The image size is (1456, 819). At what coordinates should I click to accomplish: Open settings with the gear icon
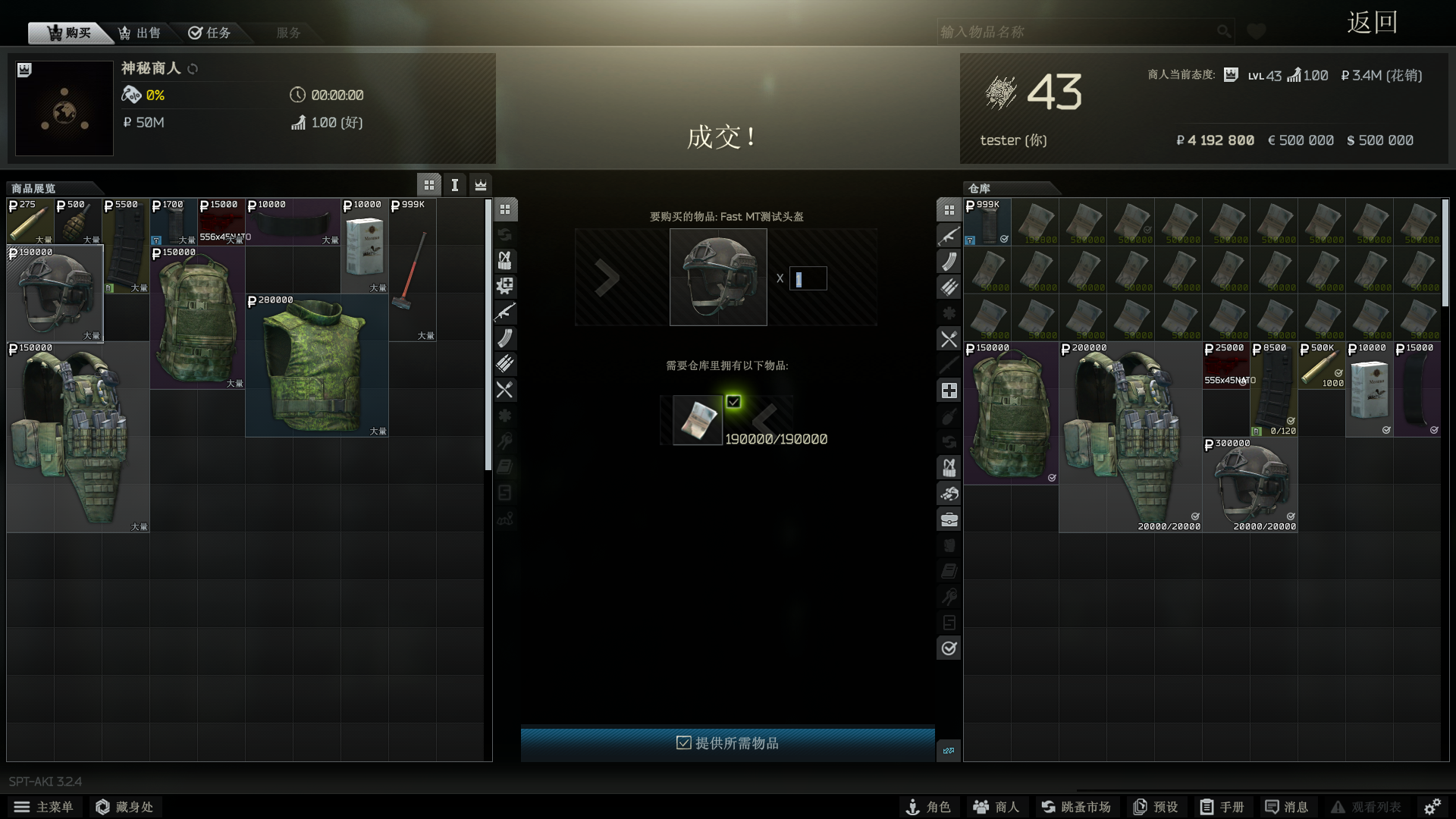[1432, 807]
